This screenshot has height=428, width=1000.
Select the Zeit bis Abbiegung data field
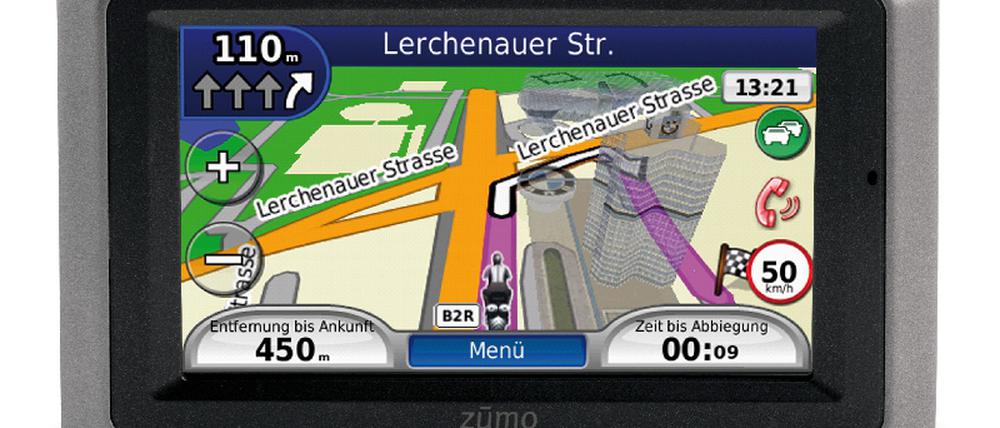(x=702, y=340)
